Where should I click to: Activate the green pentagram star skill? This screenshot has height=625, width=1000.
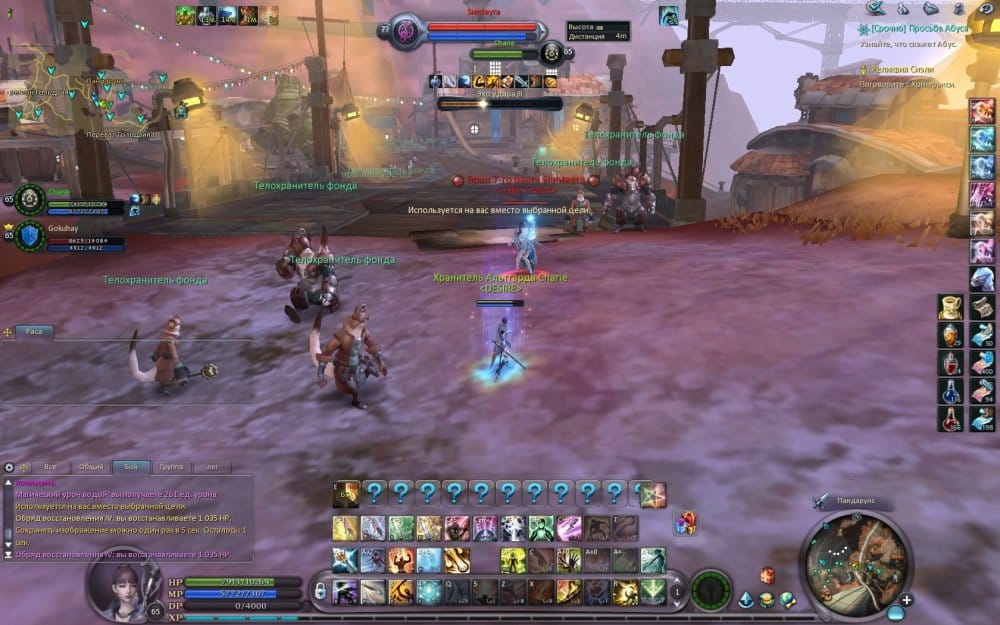pyautogui.click(x=653, y=494)
